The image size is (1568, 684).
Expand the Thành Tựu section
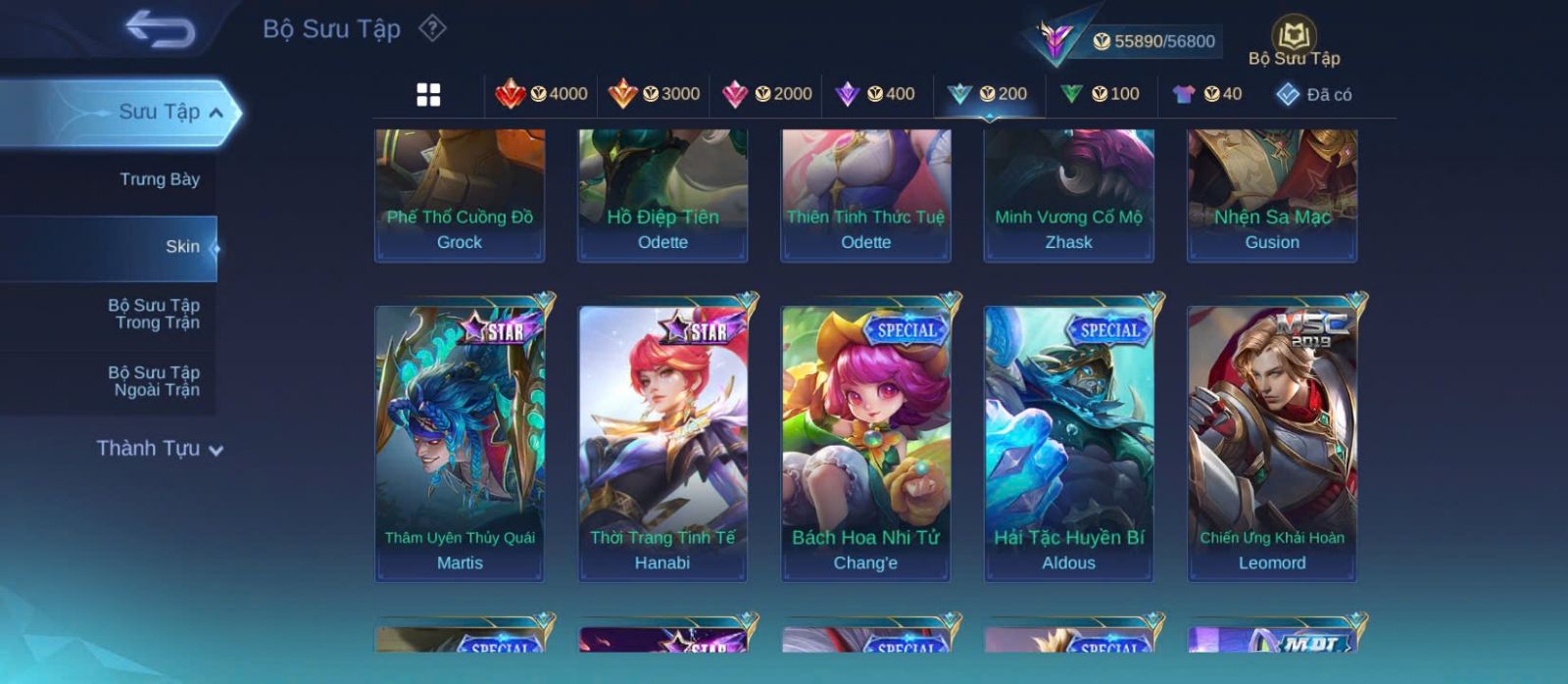[160, 449]
